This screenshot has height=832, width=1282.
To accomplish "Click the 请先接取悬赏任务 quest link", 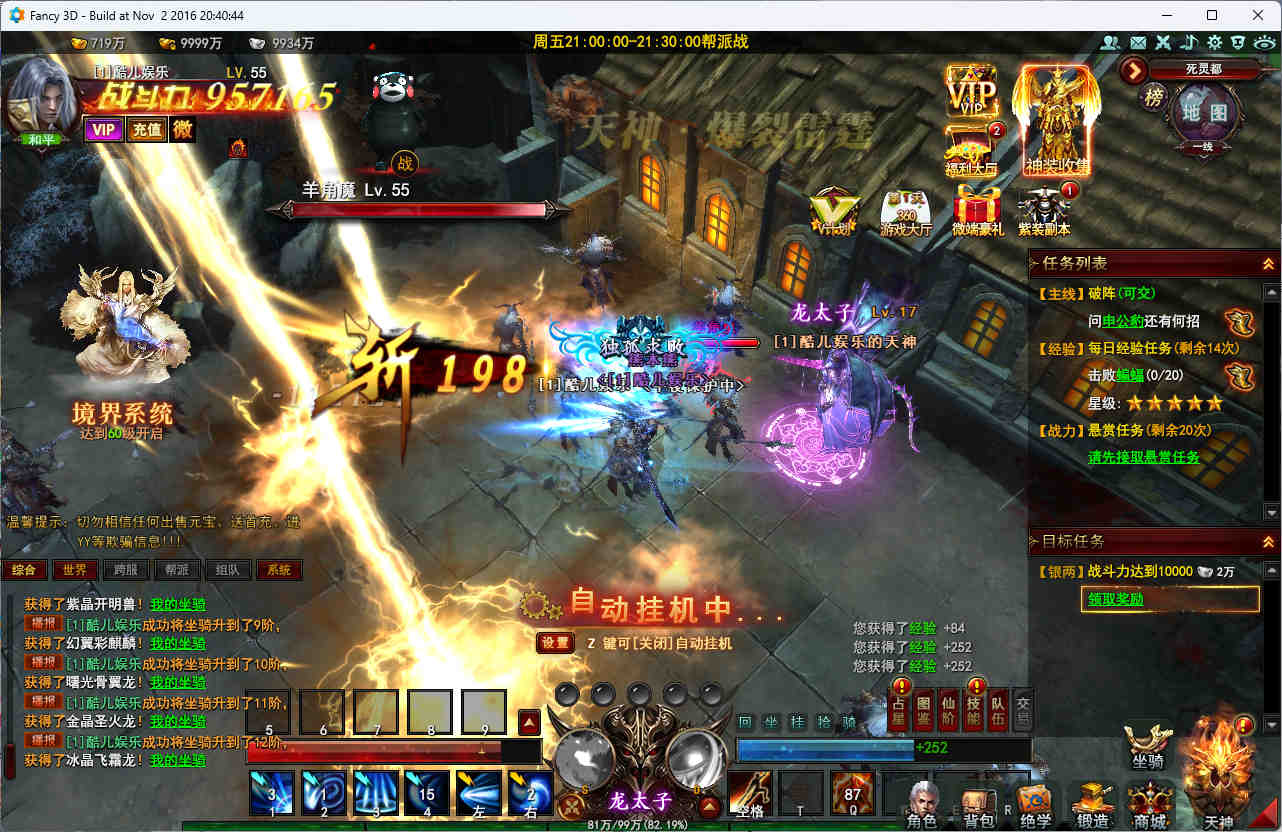I will (1143, 457).
